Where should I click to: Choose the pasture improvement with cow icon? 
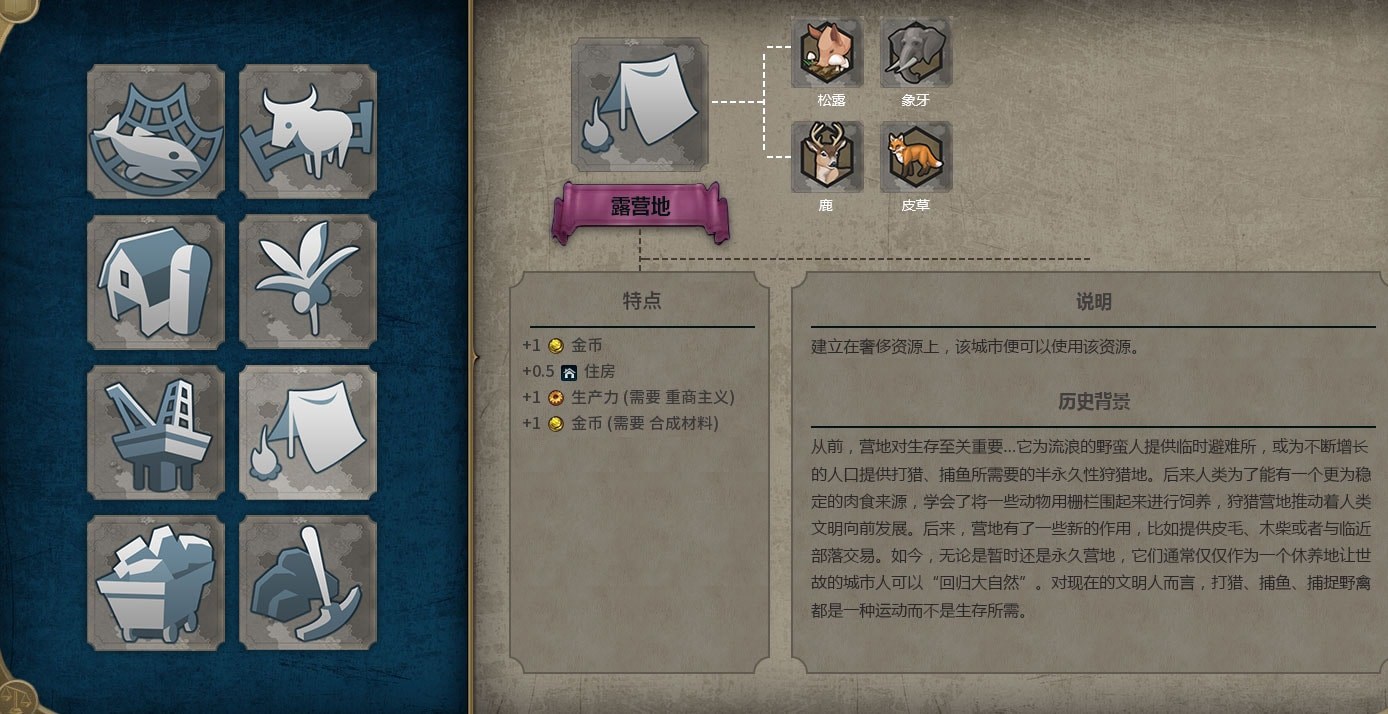pyautogui.click(x=308, y=132)
